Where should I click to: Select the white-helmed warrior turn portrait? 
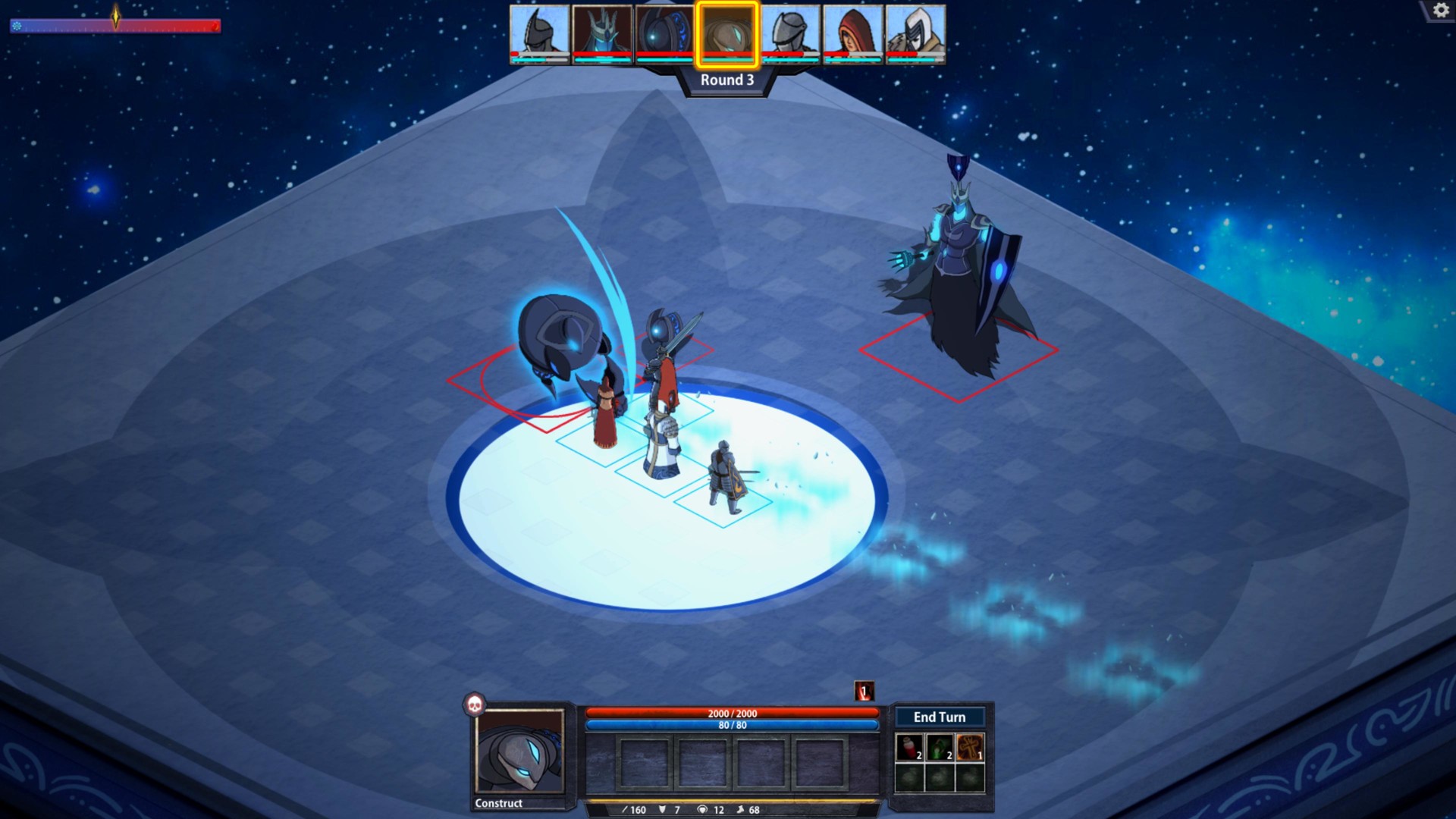pyautogui.click(x=915, y=32)
